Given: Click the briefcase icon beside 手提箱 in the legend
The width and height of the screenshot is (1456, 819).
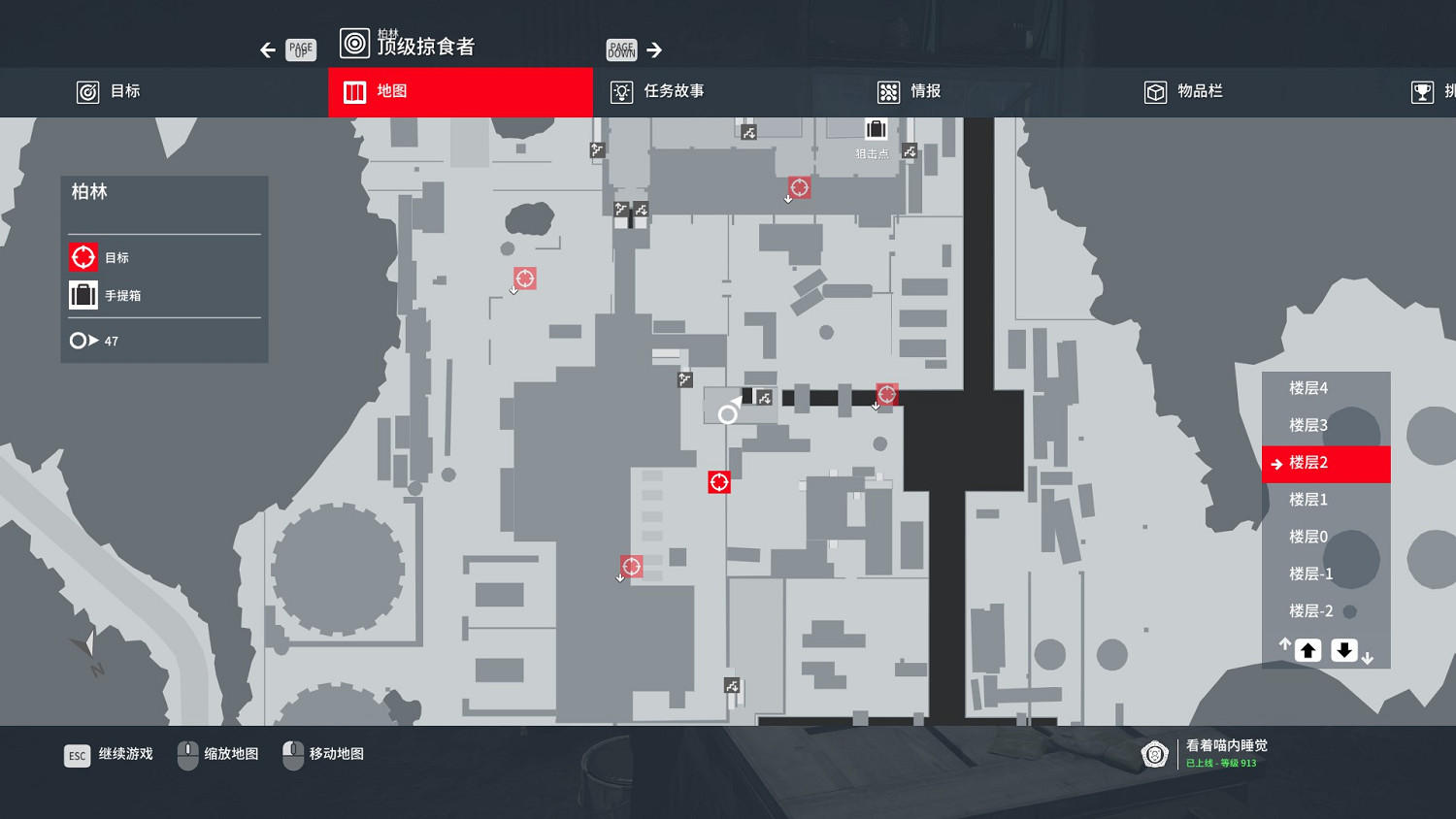Looking at the screenshot, I should [83, 294].
